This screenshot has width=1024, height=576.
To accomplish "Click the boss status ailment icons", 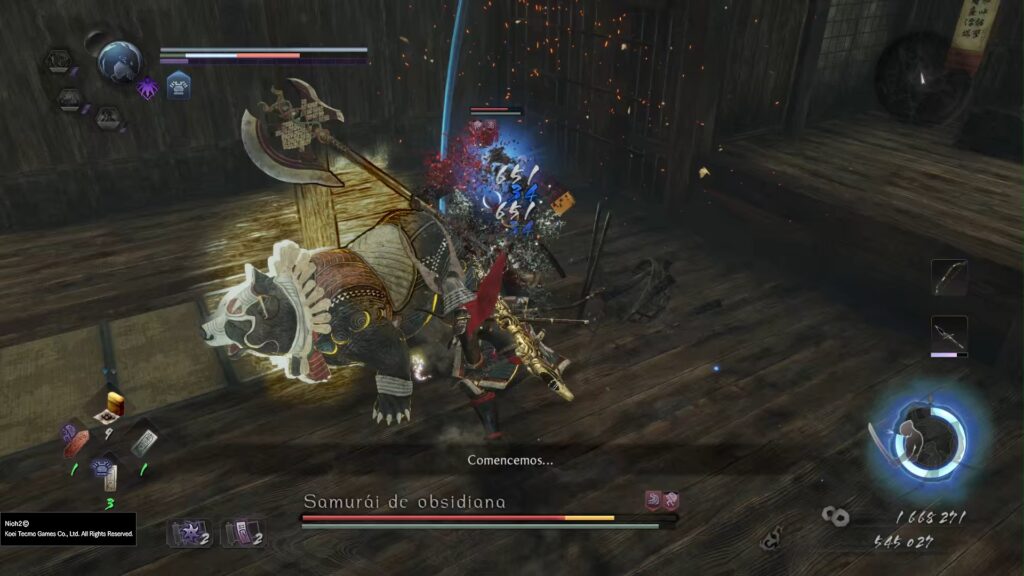I will pyautogui.click(x=661, y=499).
